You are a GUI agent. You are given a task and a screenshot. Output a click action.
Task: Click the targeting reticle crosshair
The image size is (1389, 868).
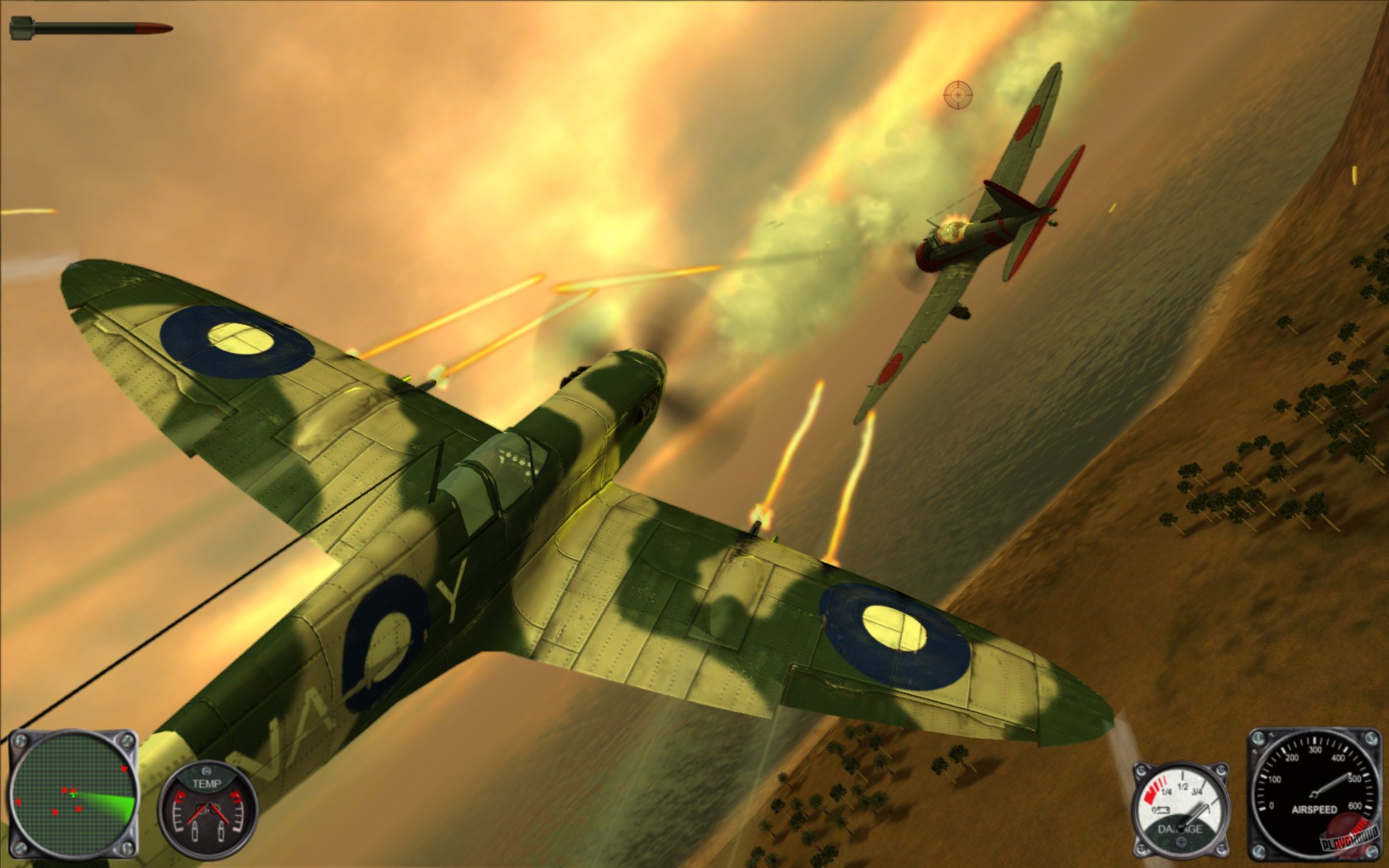tap(957, 93)
